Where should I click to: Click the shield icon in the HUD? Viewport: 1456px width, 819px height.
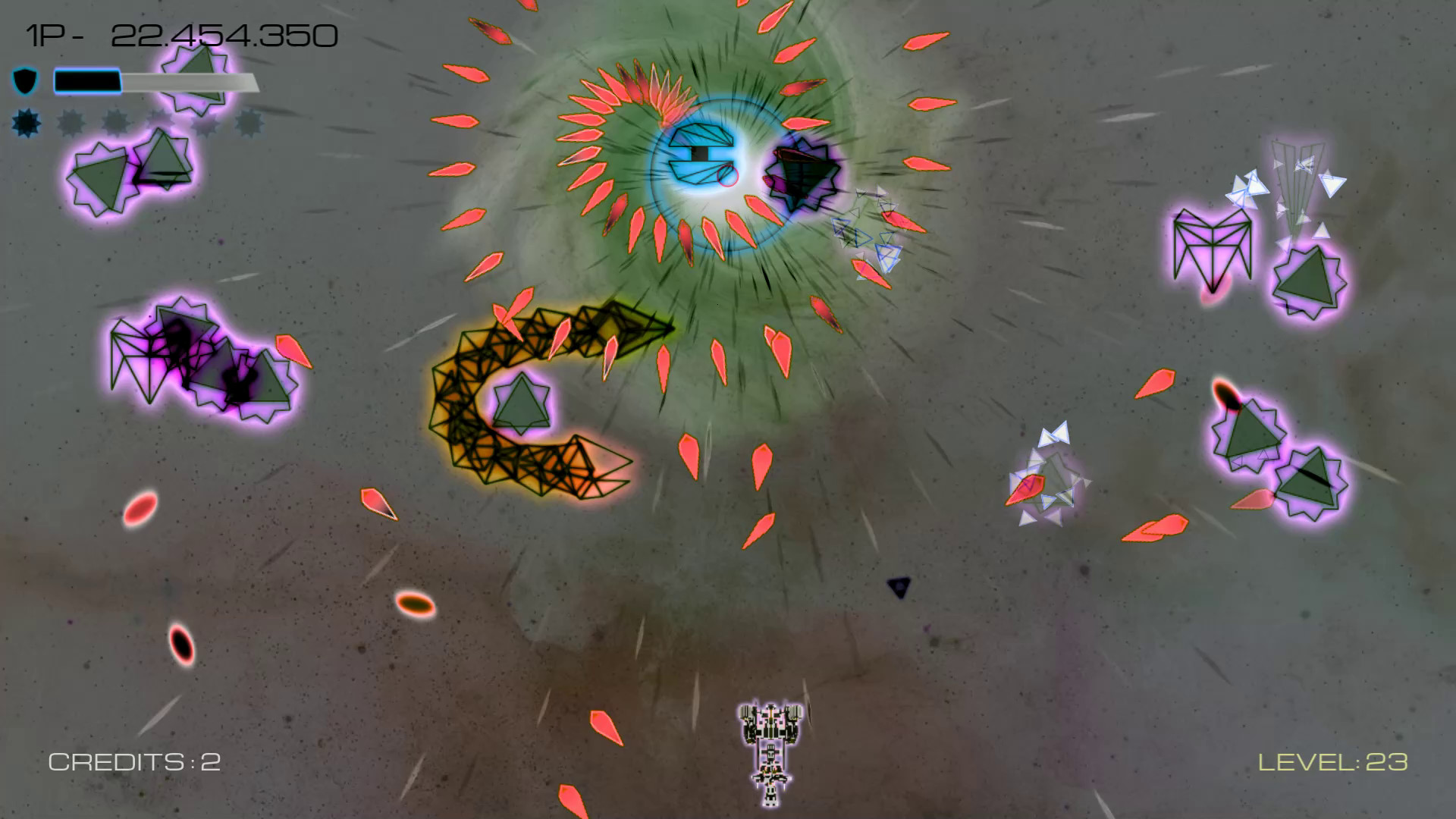point(25,81)
